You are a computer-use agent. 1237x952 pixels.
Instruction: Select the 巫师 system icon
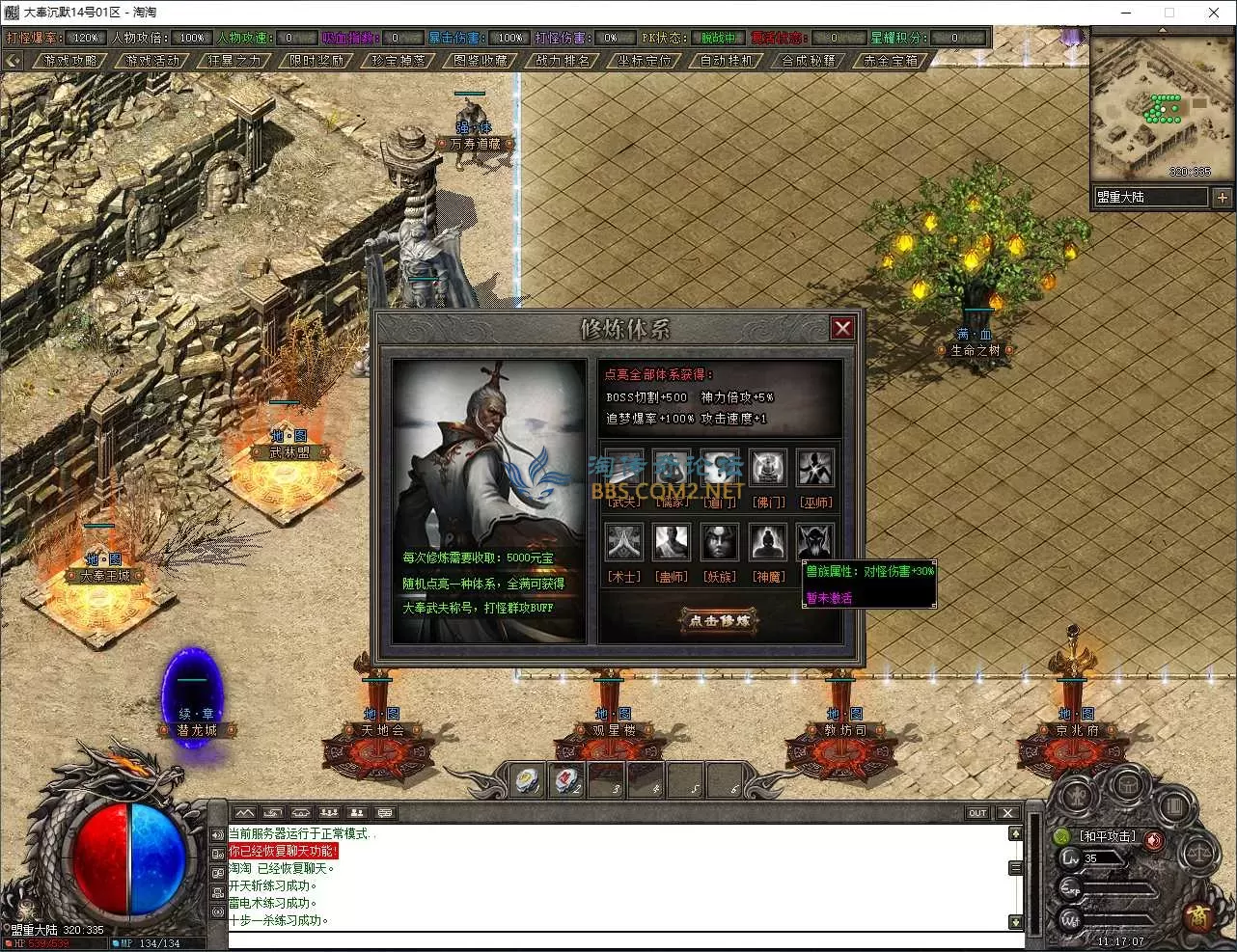pyautogui.click(x=816, y=469)
